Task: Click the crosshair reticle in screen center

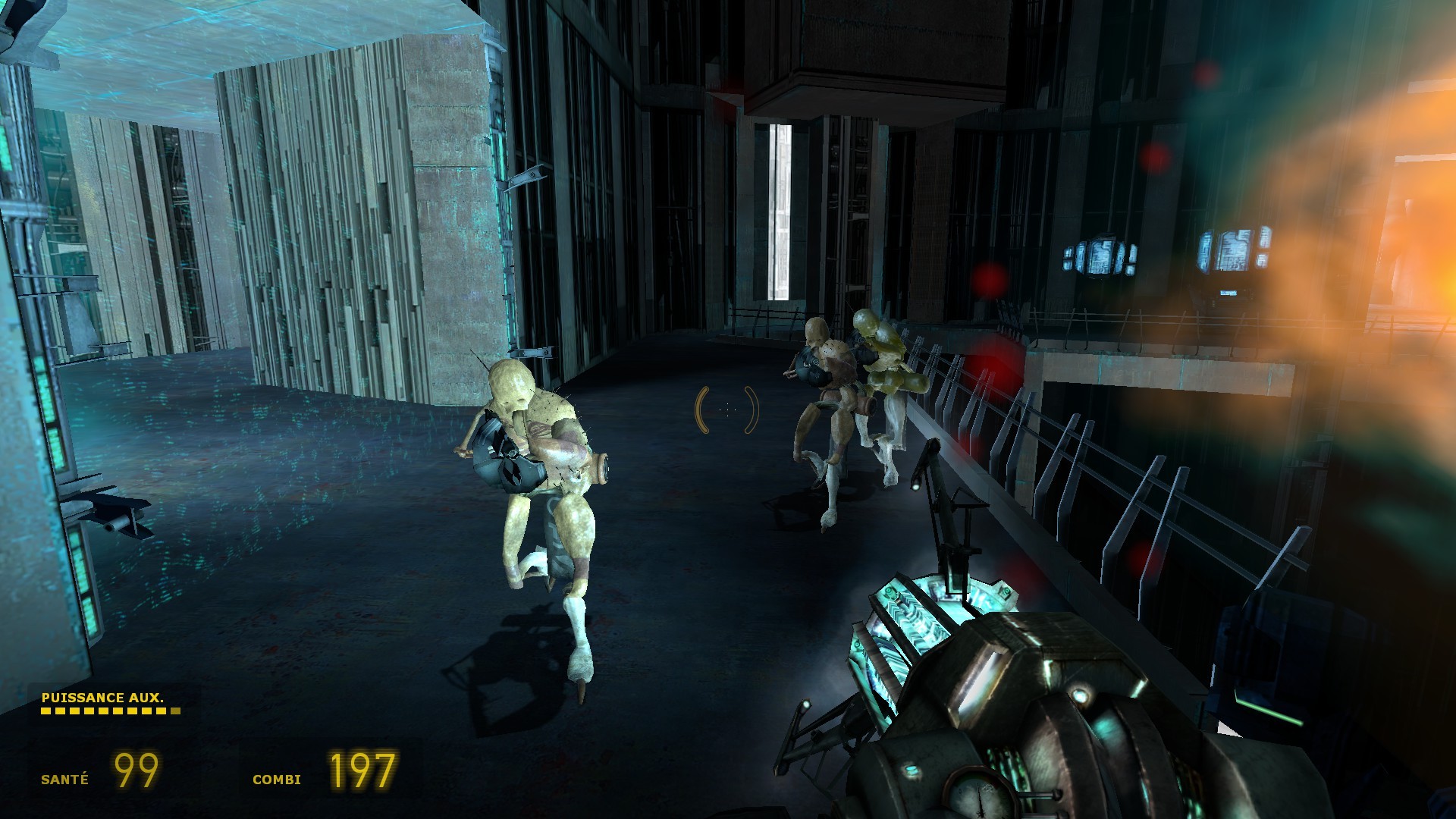Action: click(x=726, y=409)
